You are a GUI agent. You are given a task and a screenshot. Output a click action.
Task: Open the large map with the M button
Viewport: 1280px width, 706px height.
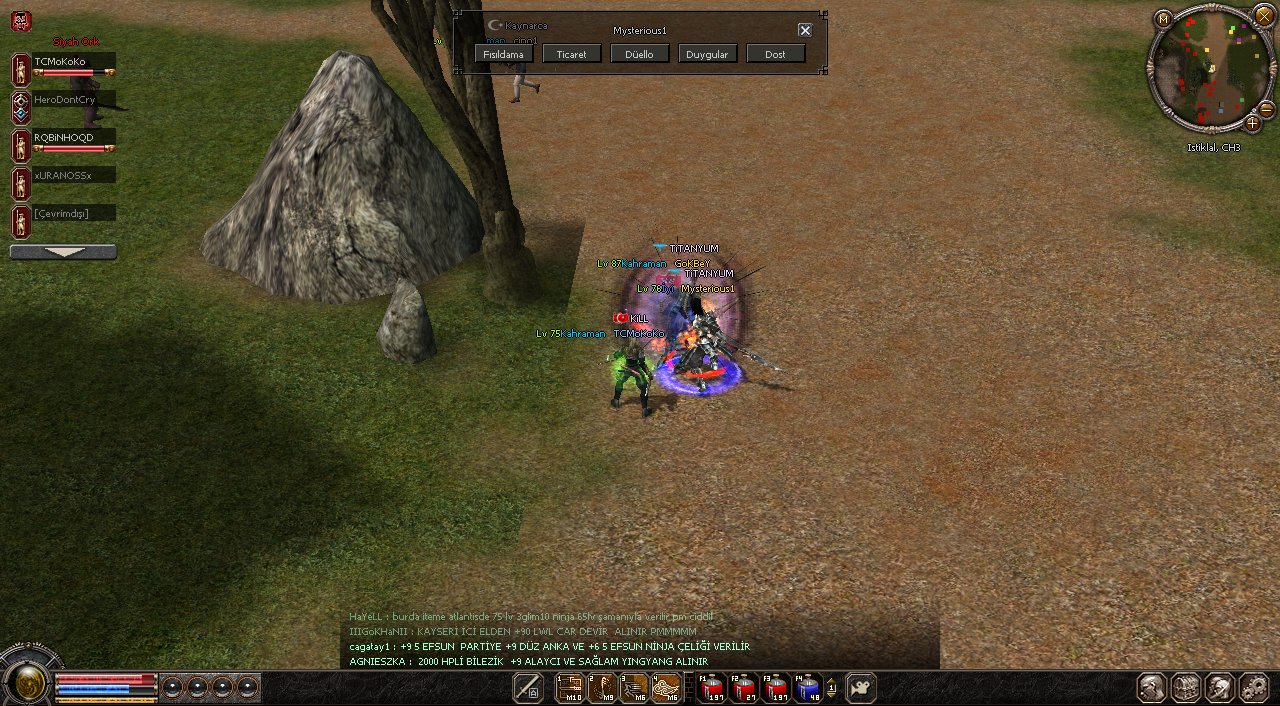[1163, 19]
